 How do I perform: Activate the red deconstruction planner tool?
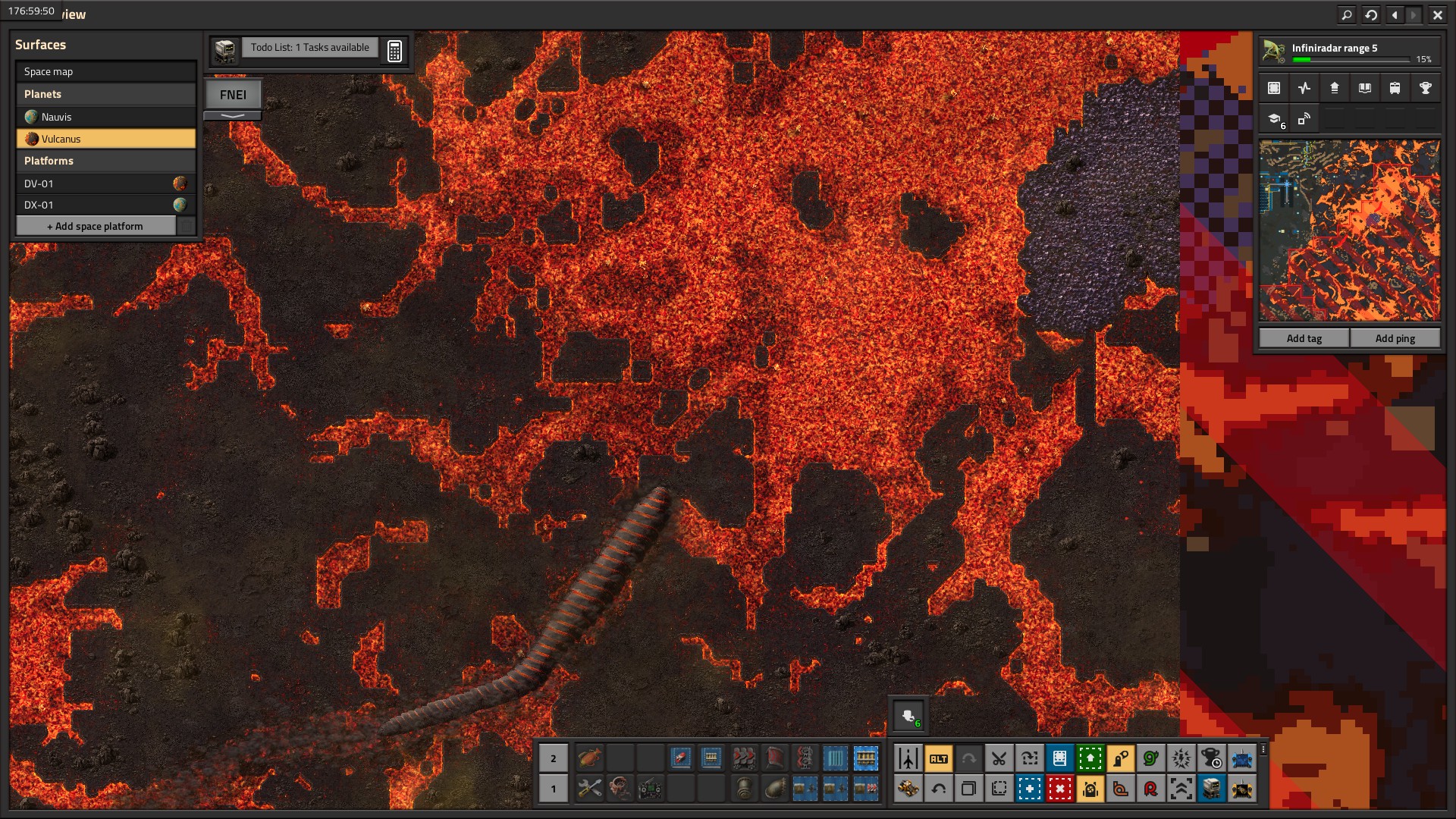1059,789
